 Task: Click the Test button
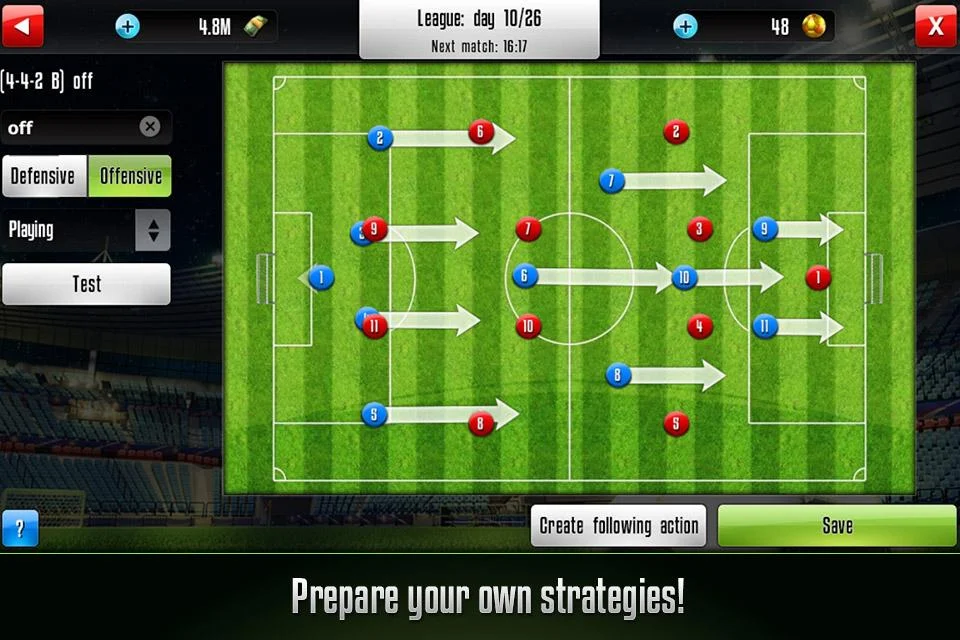click(86, 284)
